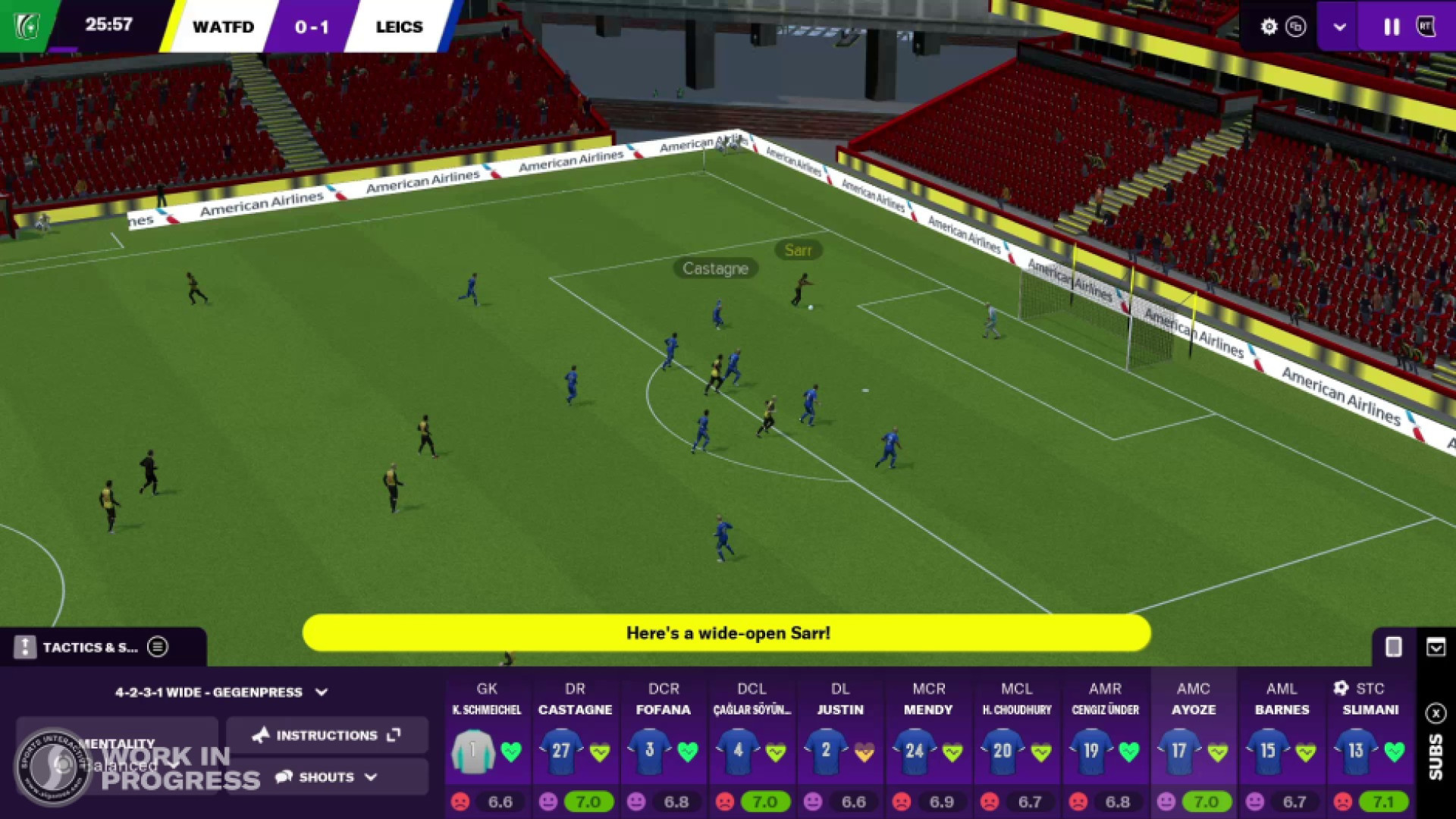Select the camera view icon beside settings
Image resolution: width=1456 pixels, height=819 pixels.
pos(1297,27)
